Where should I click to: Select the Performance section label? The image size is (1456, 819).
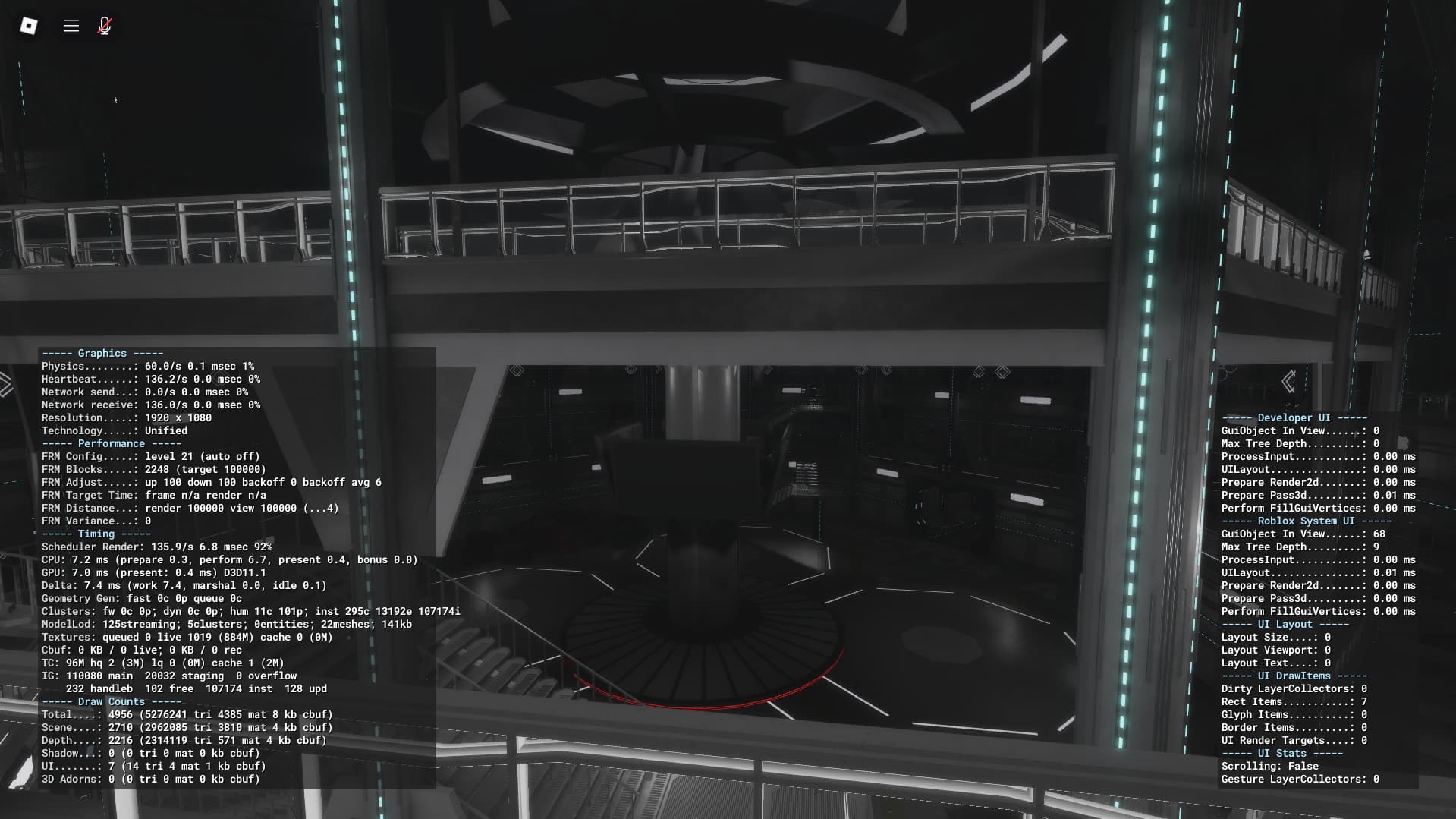[111, 443]
